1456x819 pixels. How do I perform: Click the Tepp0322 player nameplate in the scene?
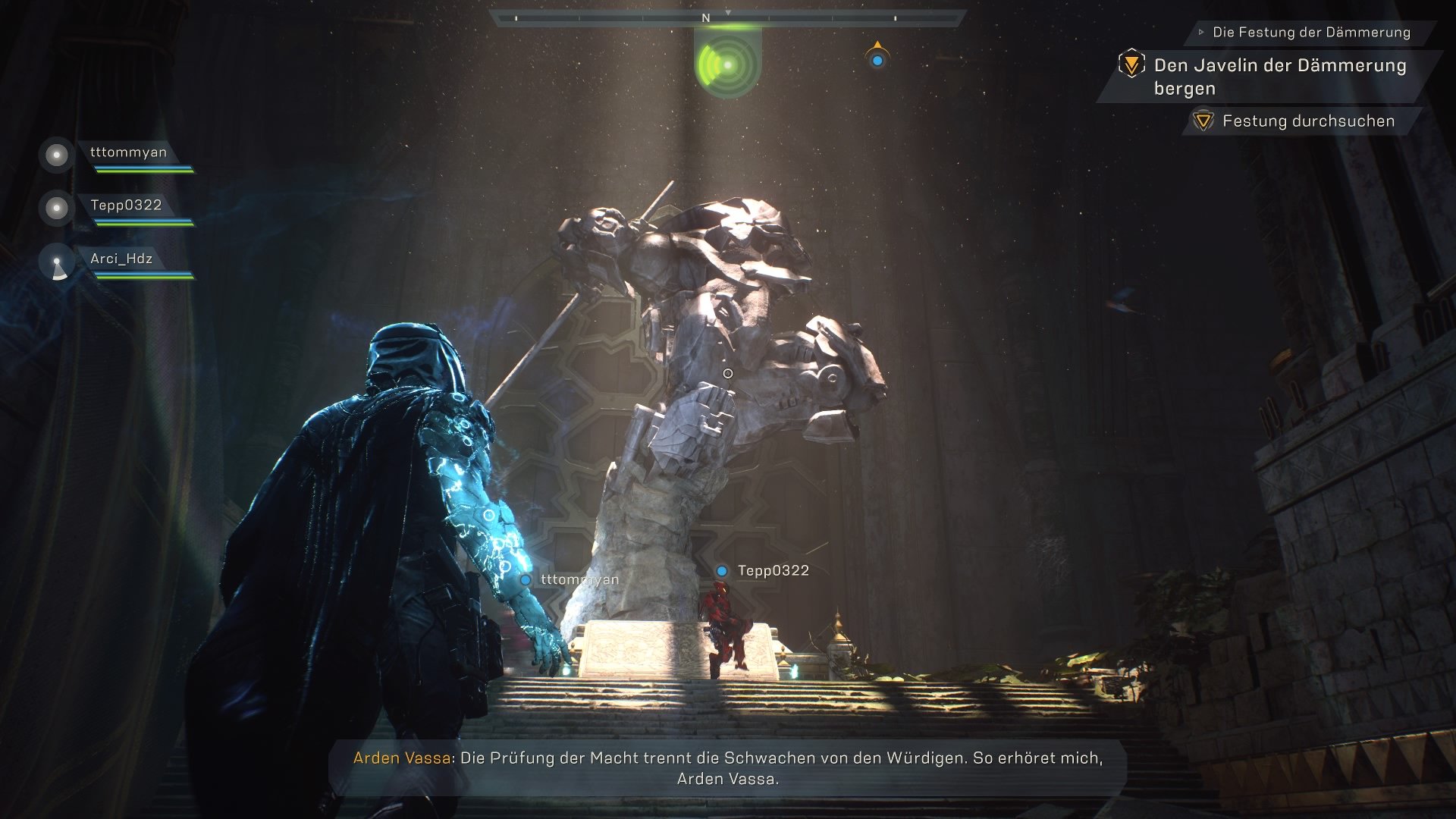pos(772,571)
